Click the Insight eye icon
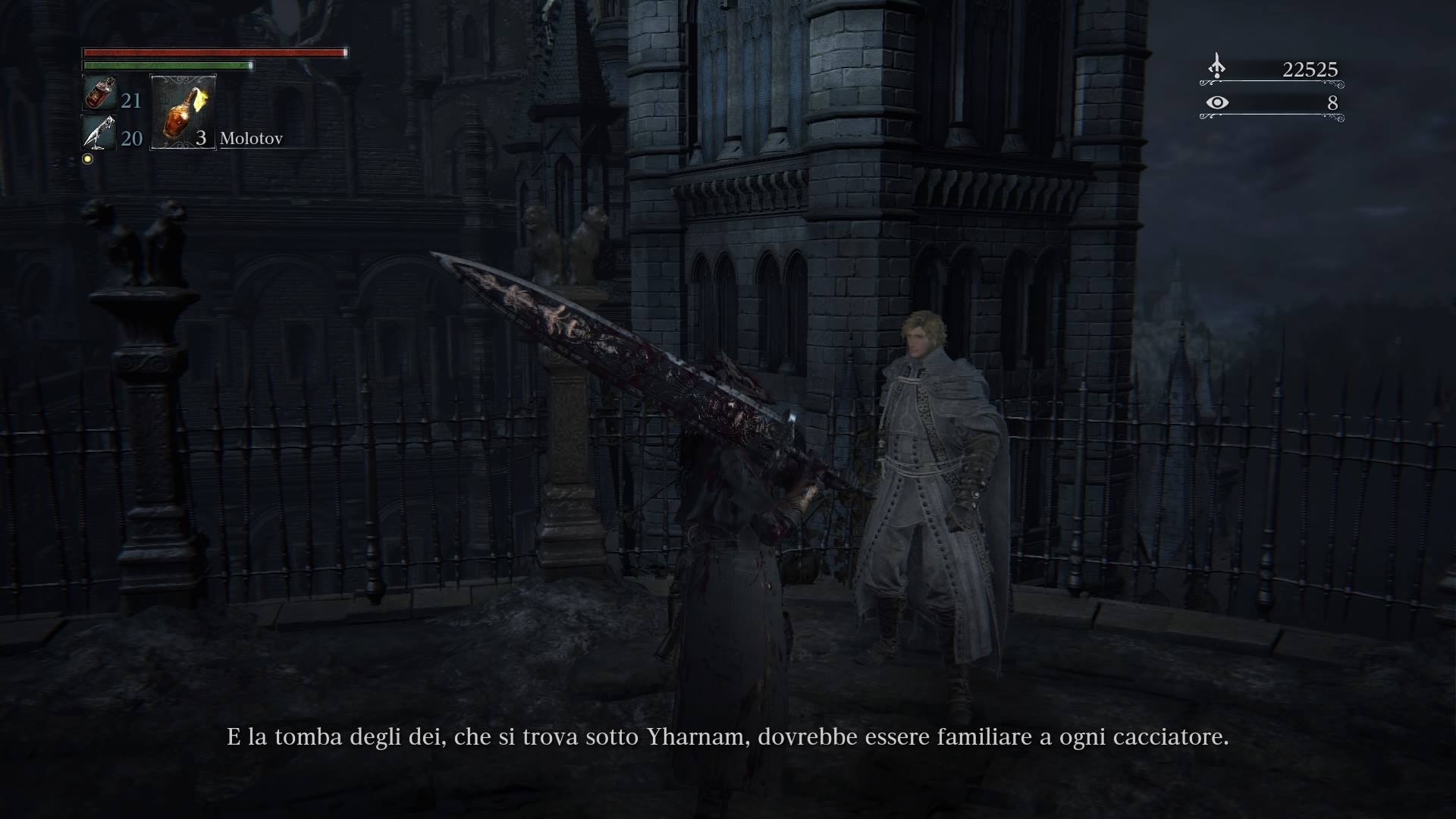The height and width of the screenshot is (819, 1456). tap(1217, 102)
